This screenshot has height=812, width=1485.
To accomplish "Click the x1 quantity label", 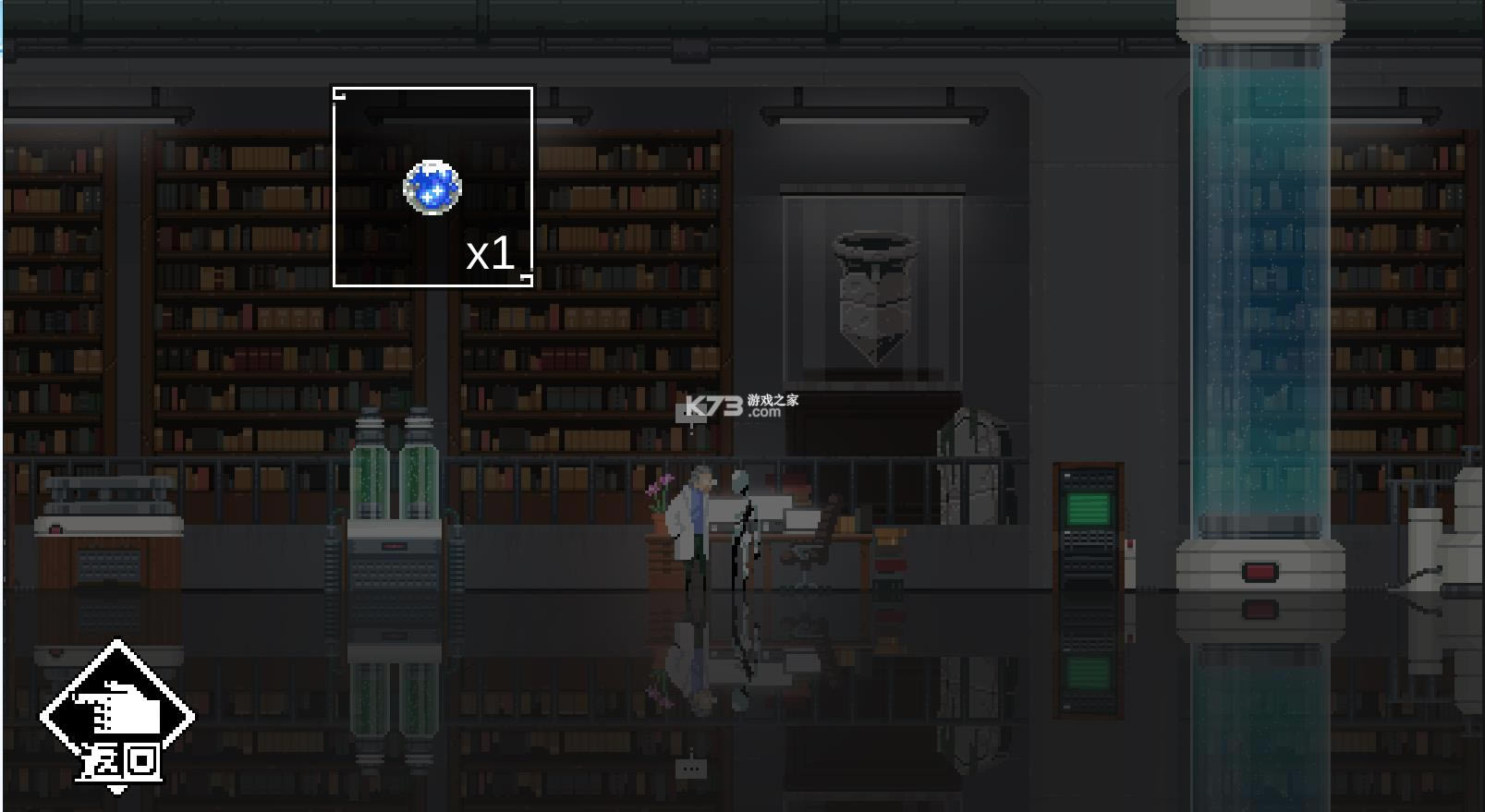I will click(490, 256).
